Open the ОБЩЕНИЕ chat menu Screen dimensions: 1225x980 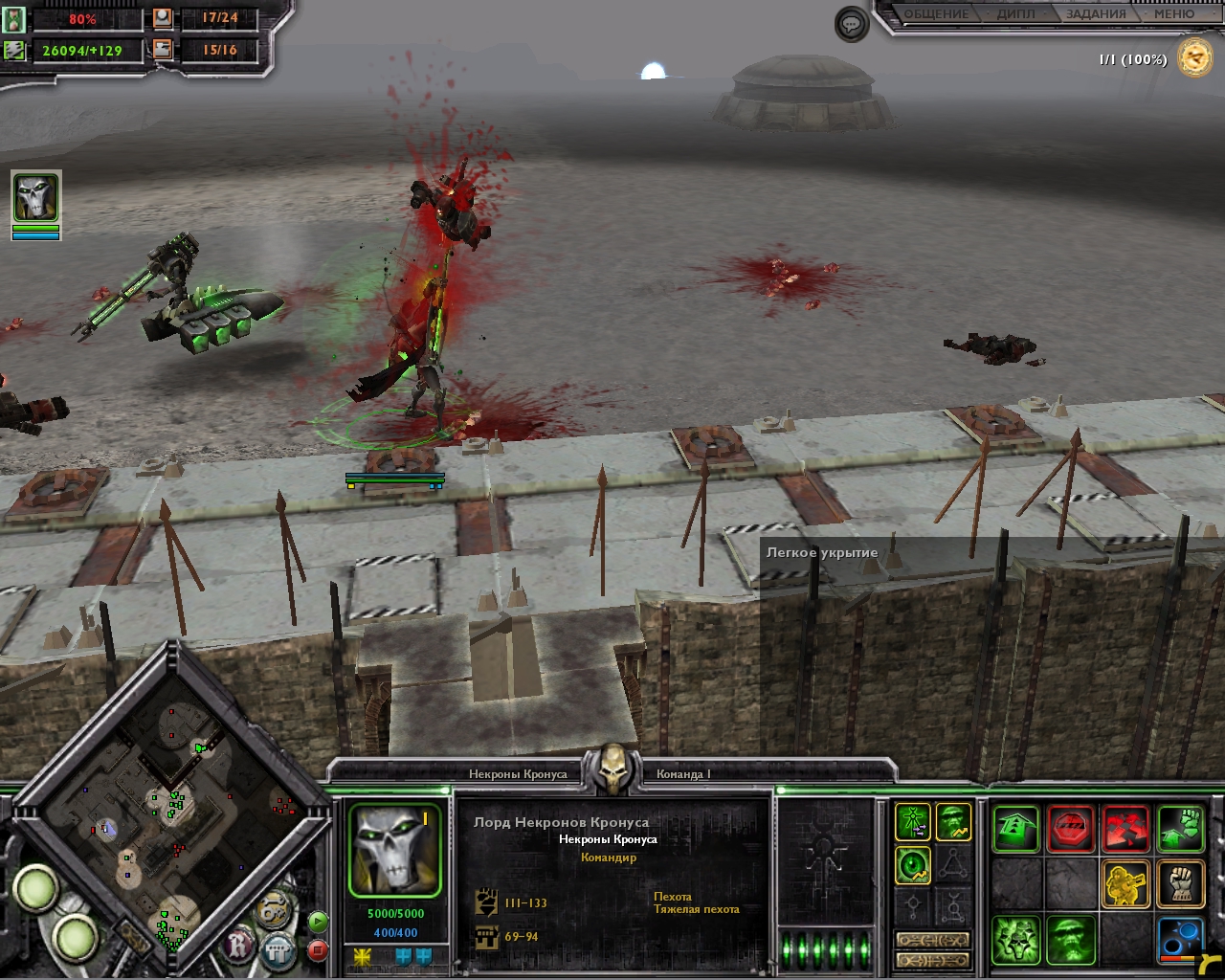point(936,14)
